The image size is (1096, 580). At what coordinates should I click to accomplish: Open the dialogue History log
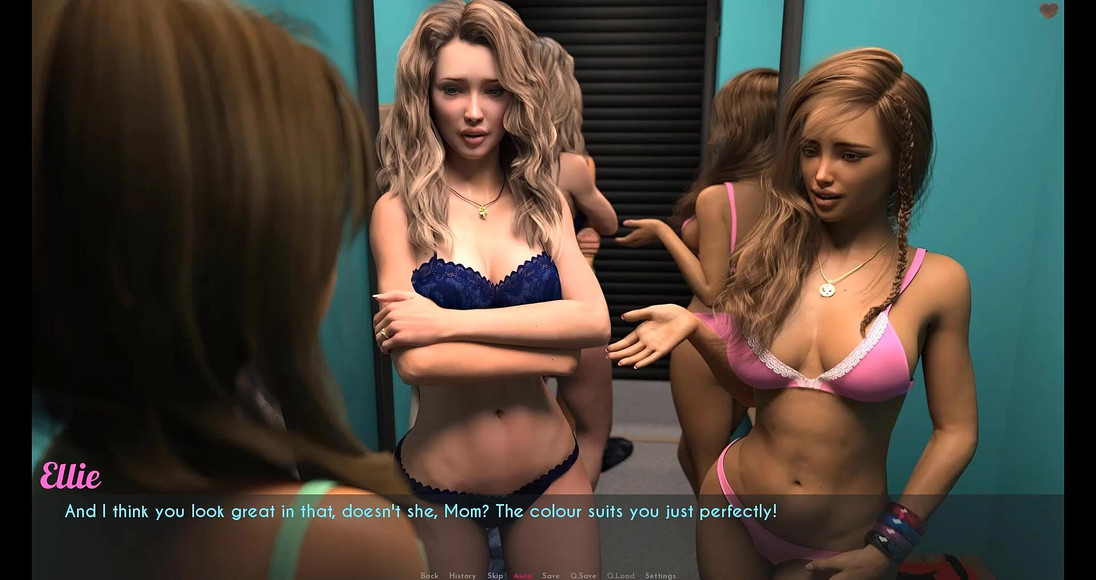tap(462, 575)
